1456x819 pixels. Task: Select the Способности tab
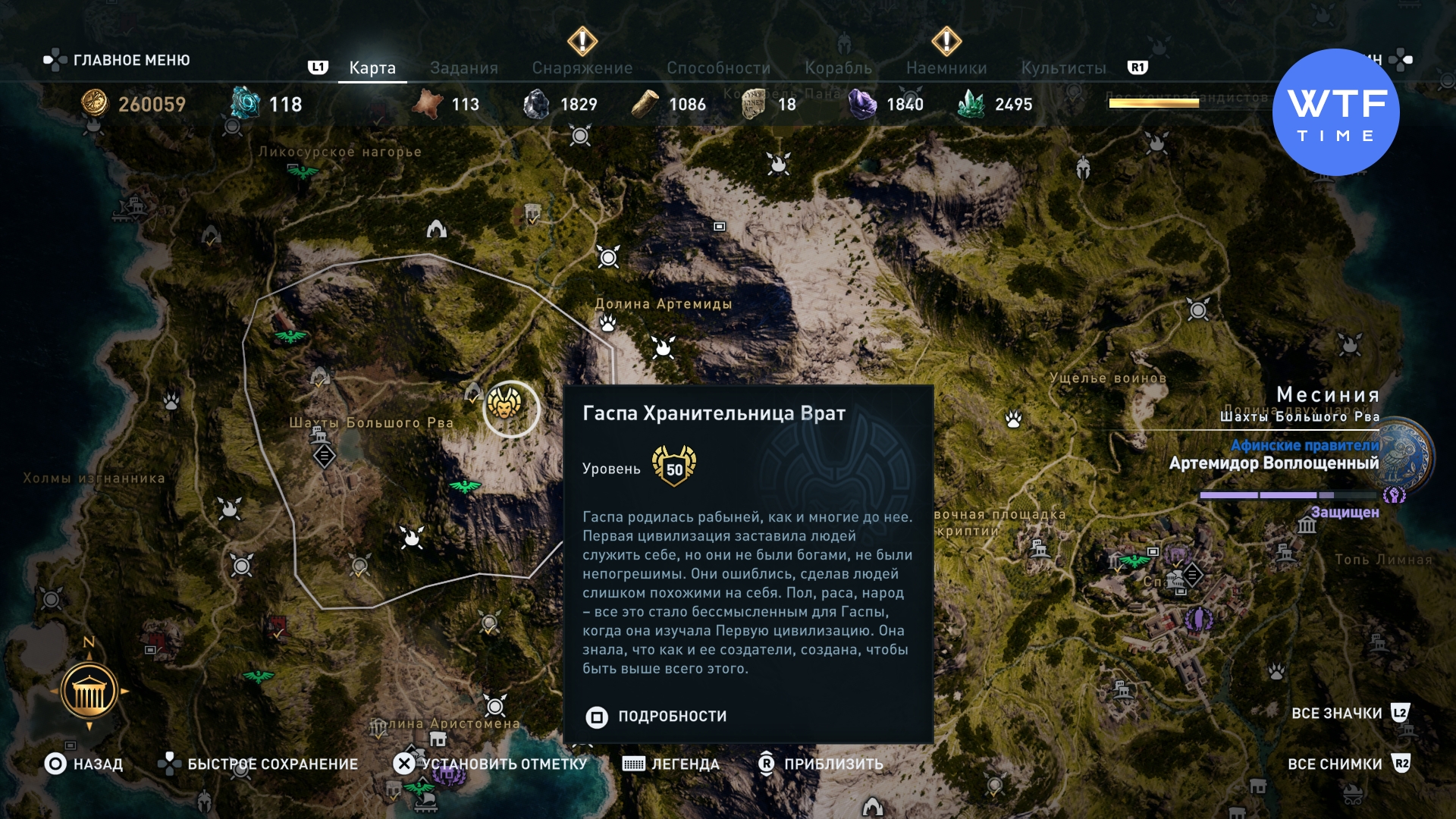coord(718,68)
